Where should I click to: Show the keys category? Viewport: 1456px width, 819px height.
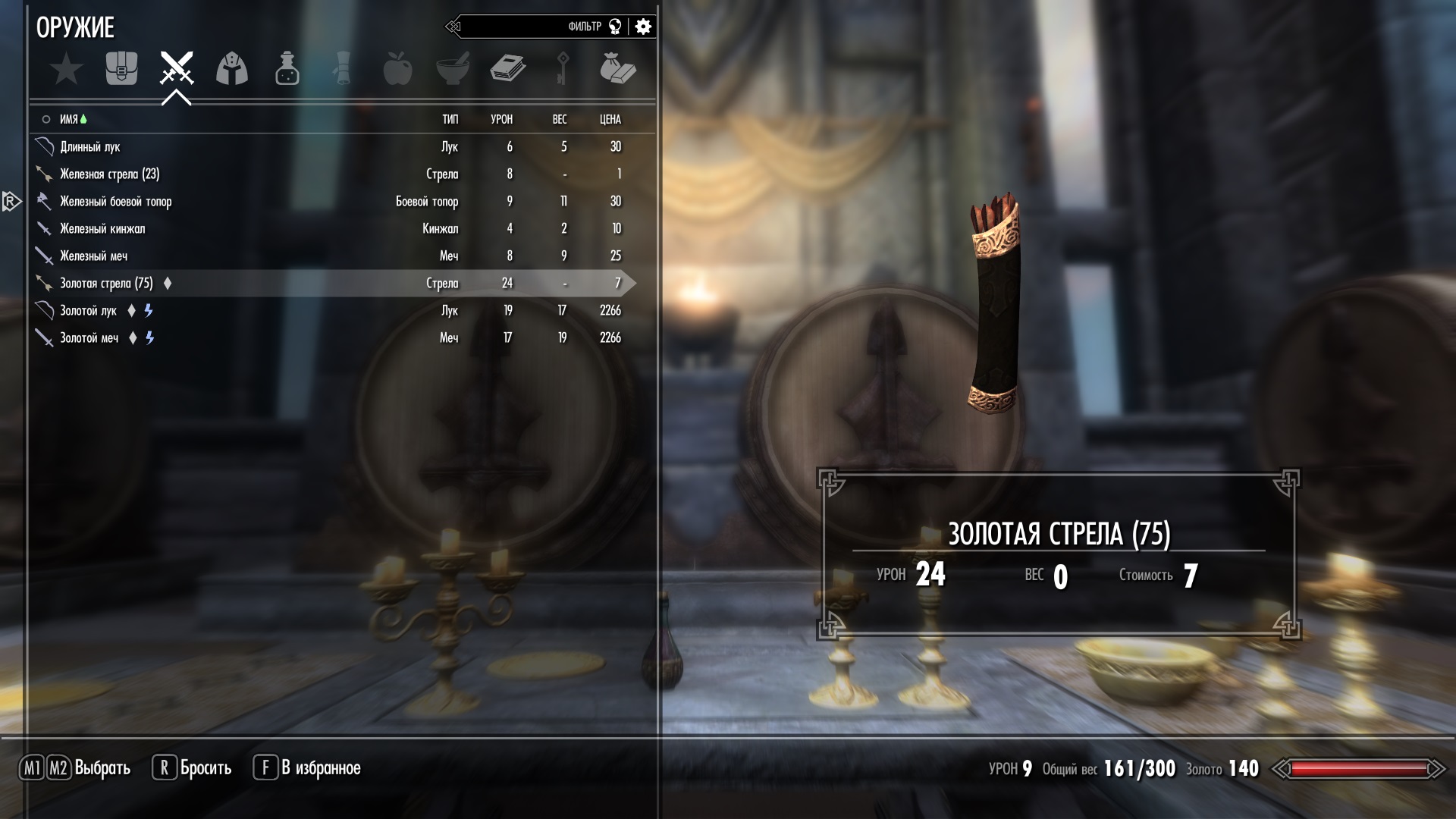(563, 69)
